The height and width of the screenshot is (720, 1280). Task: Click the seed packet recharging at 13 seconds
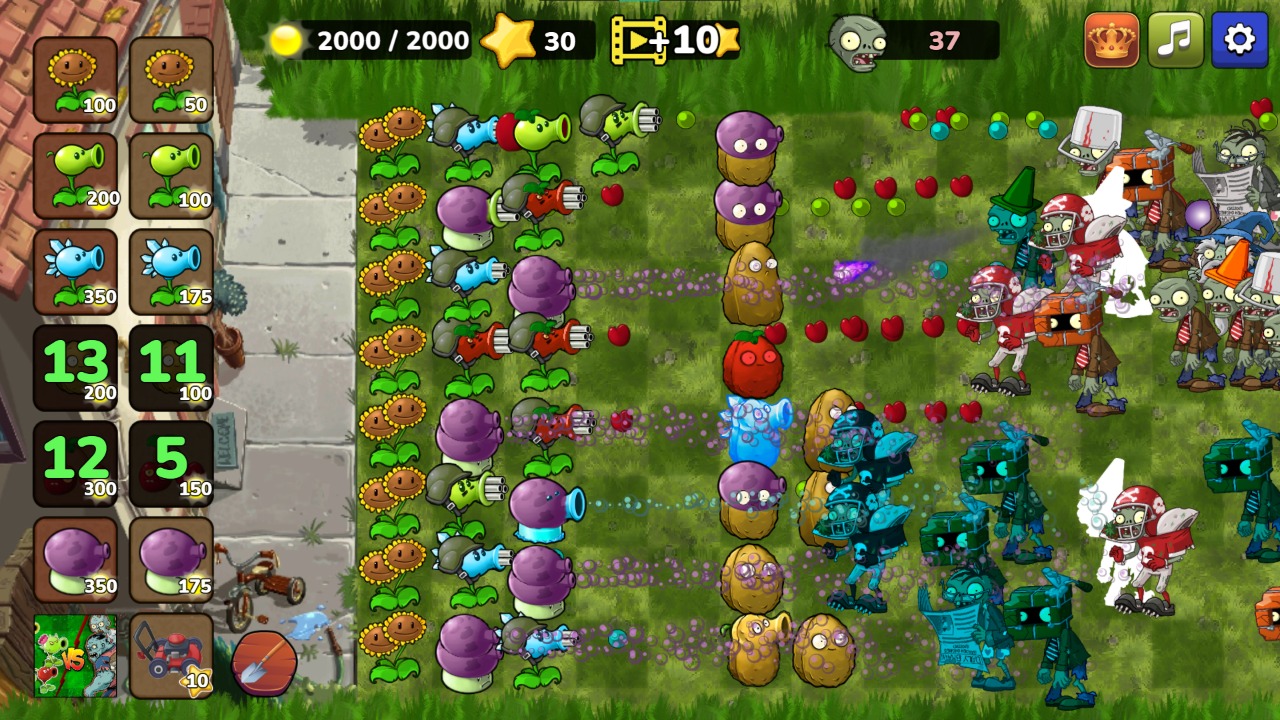click(x=76, y=365)
